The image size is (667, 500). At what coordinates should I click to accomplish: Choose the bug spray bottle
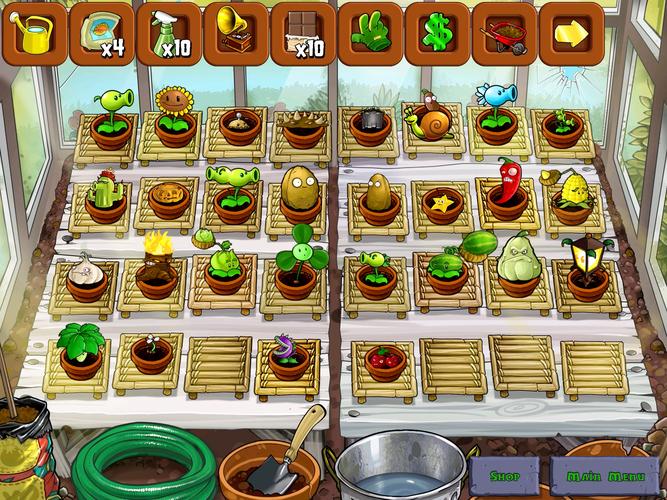pos(169,33)
